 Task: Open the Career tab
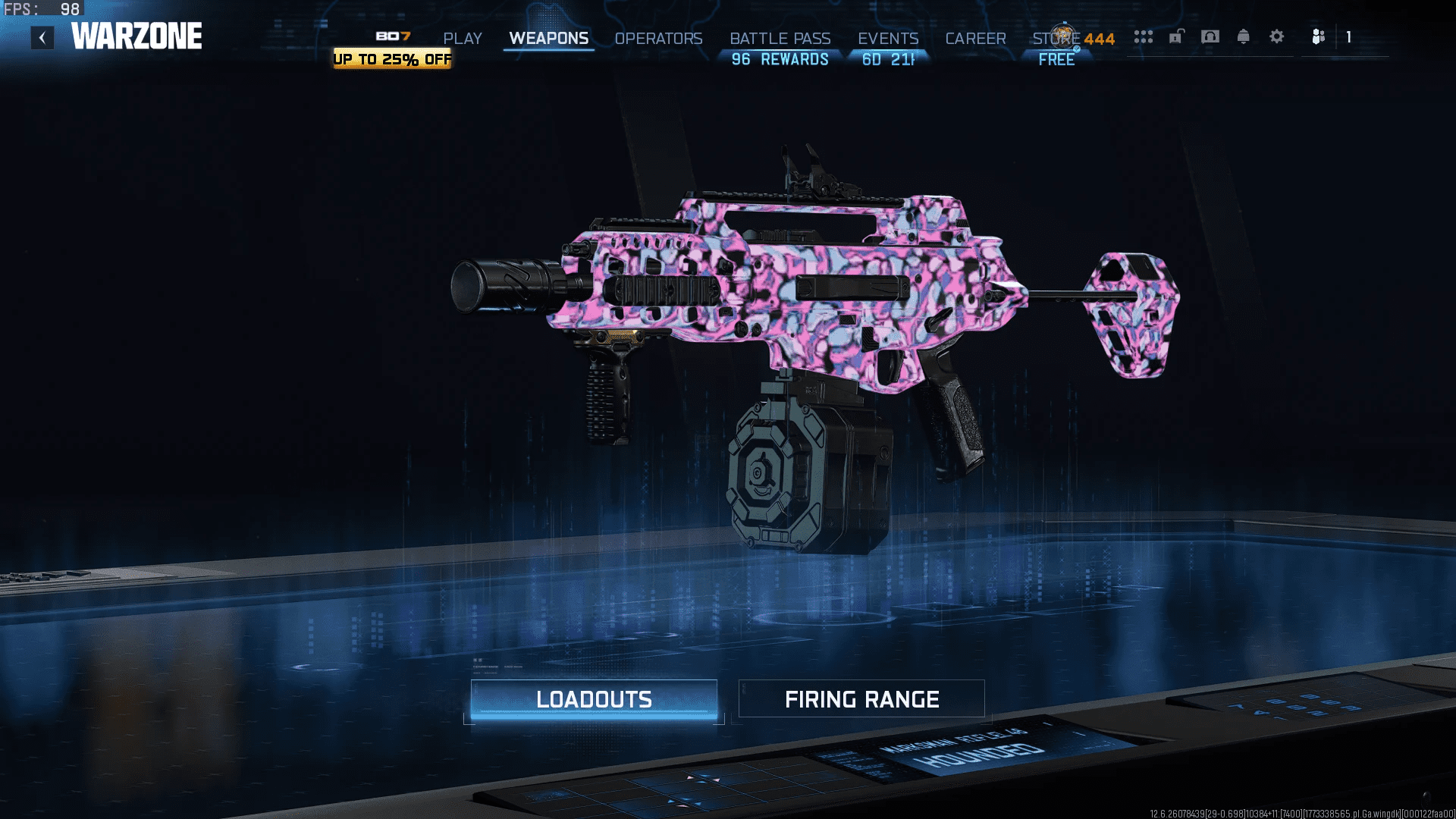pos(975,39)
